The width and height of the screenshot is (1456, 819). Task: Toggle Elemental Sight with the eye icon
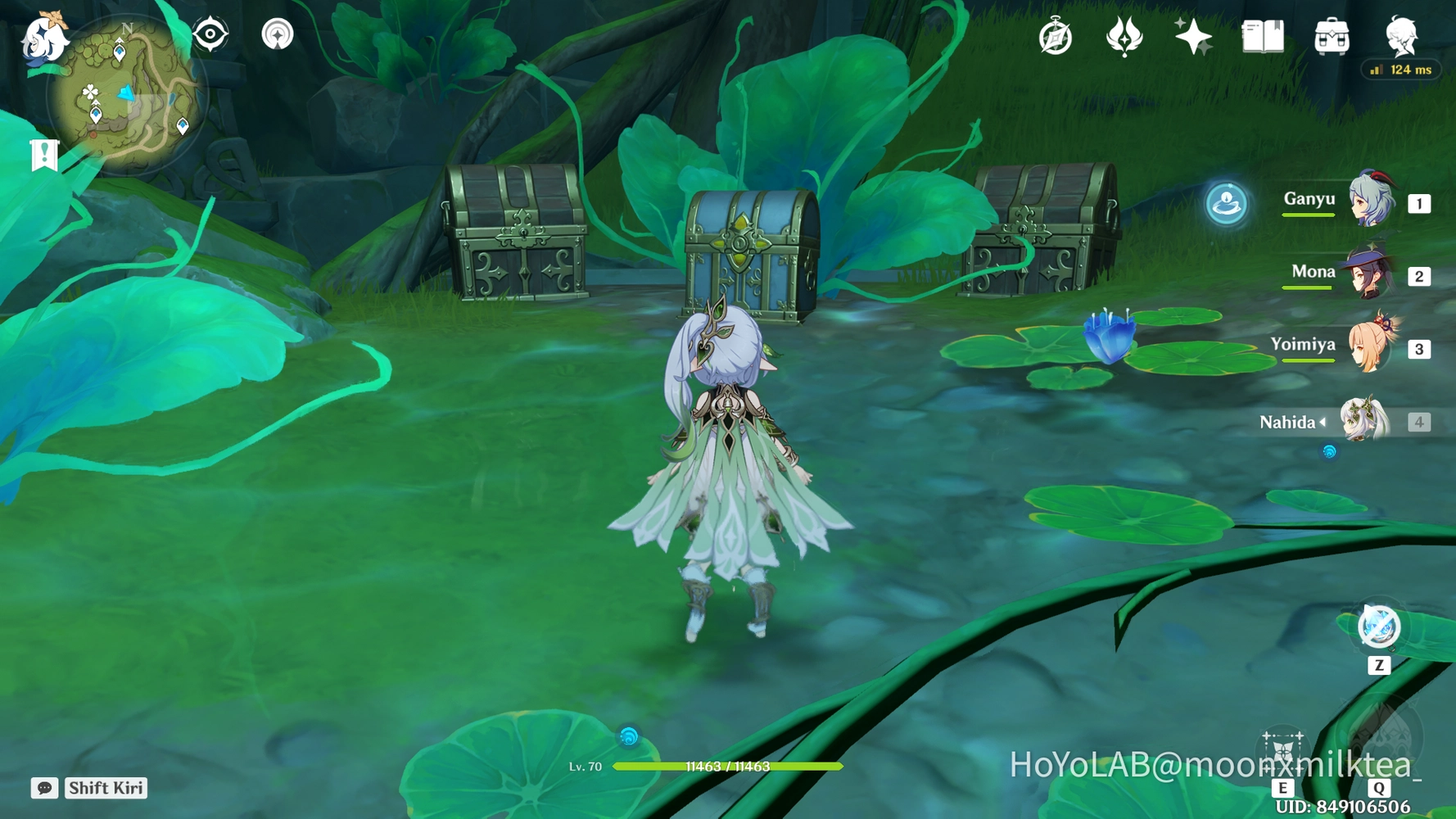[x=210, y=34]
